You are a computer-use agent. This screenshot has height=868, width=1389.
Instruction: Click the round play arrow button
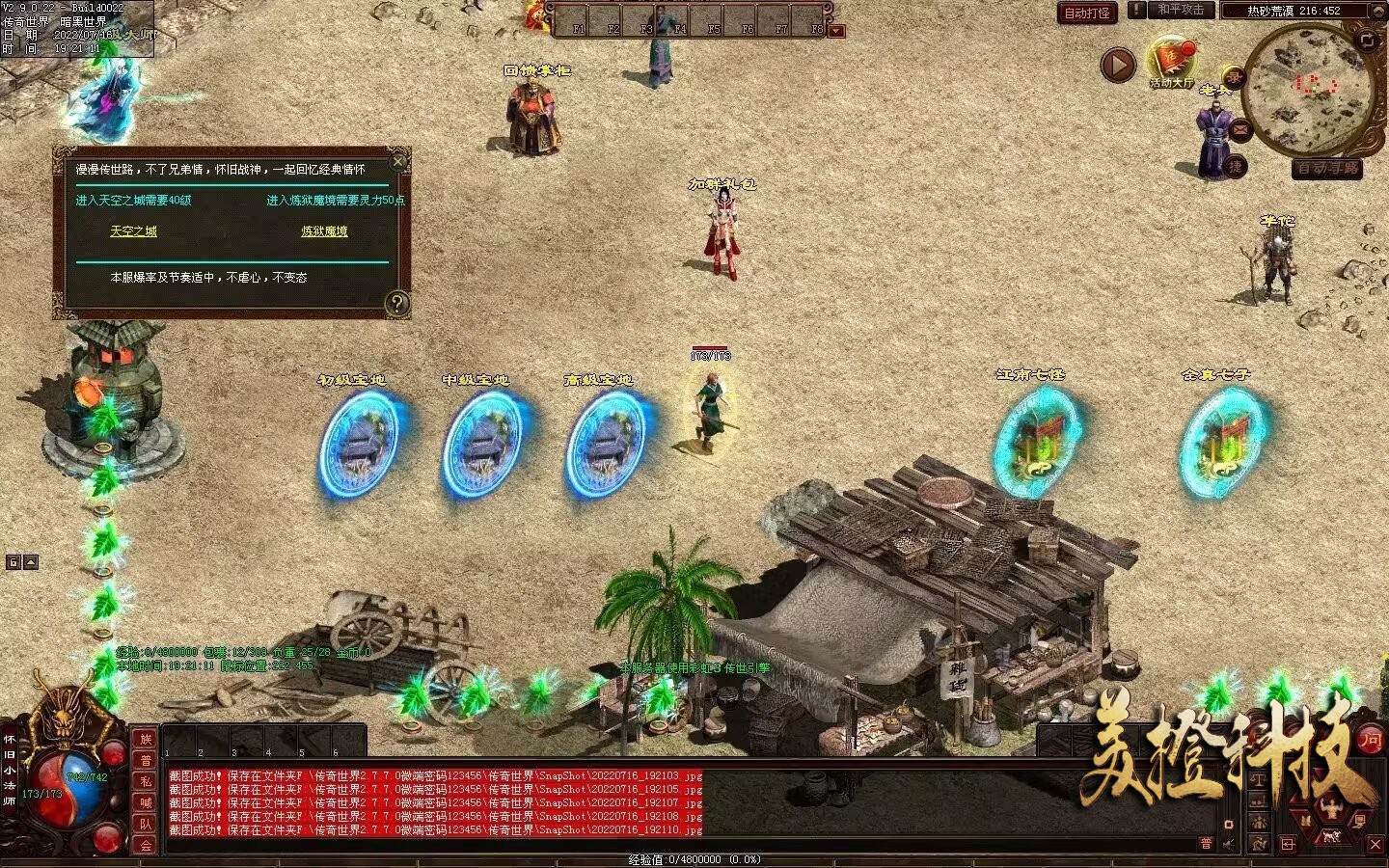[x=1118, y=66]
